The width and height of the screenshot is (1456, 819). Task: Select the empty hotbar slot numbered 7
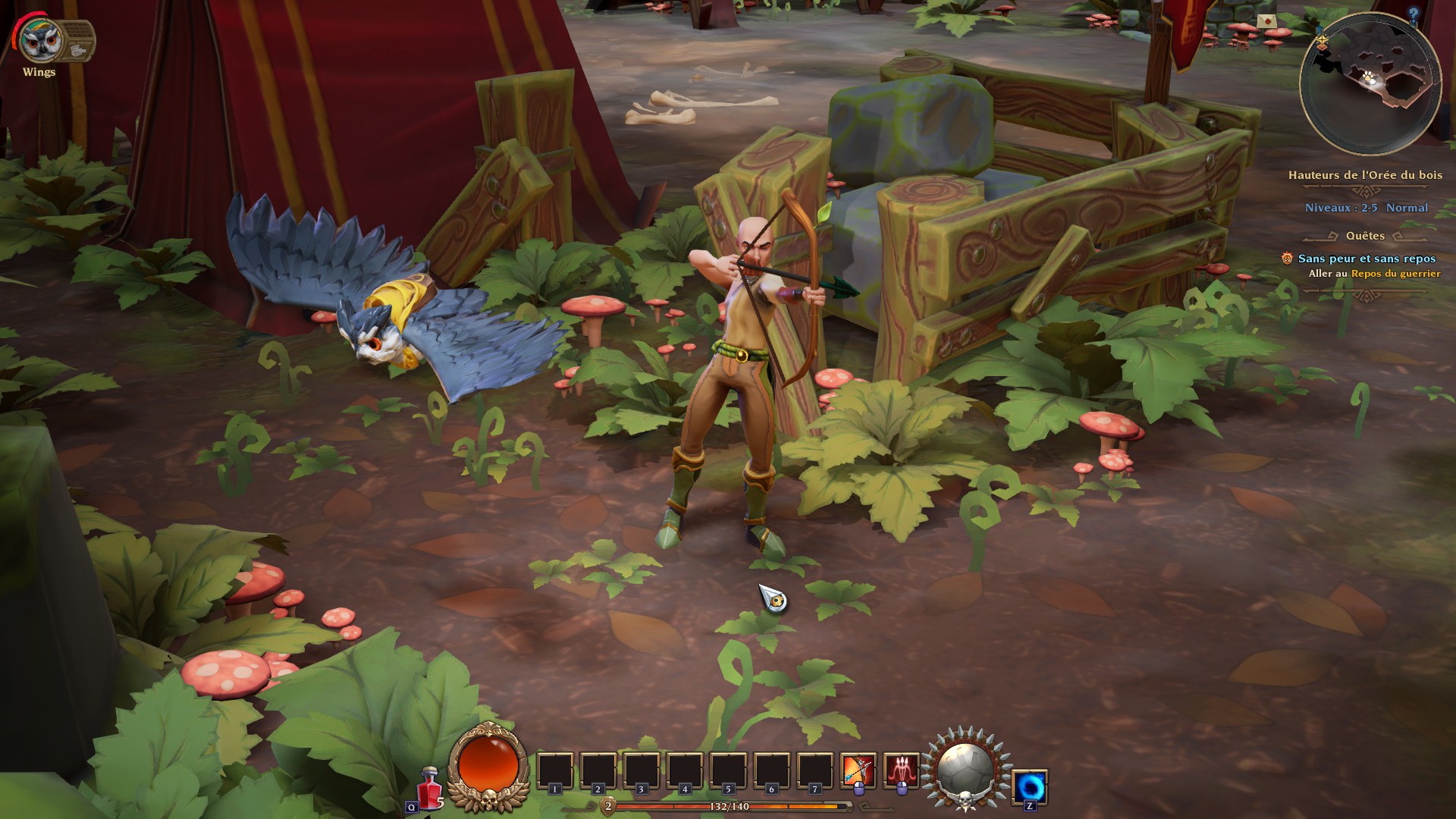[x=814, y=772]
